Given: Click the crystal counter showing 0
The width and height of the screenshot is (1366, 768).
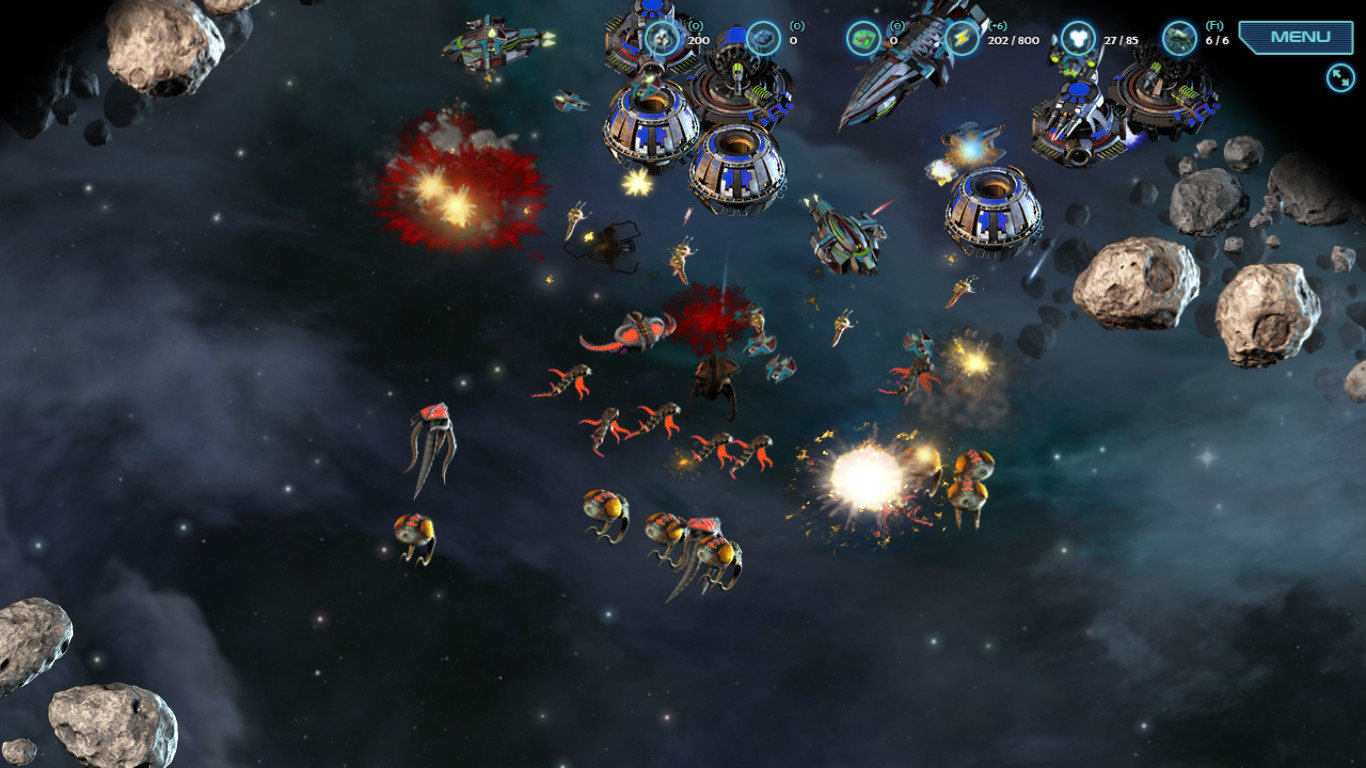Looking at the screenshot, I should (792, 43).
